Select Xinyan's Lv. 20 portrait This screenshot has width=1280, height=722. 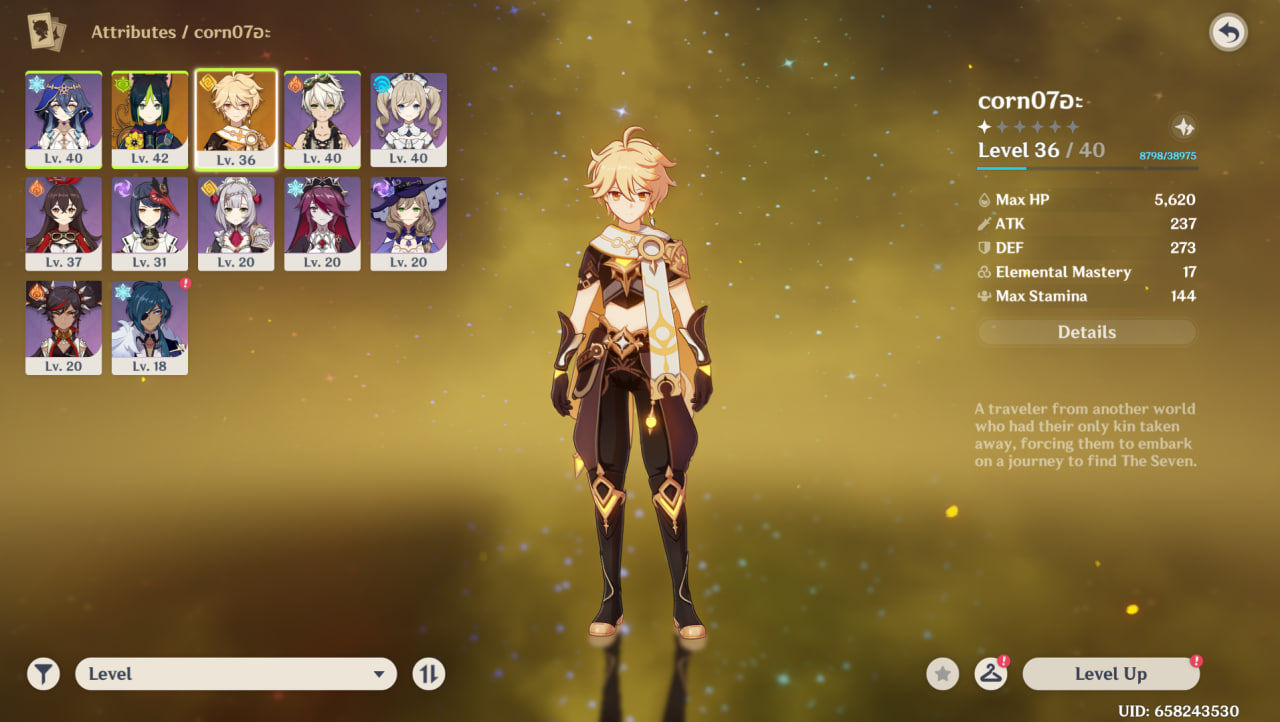(63, 327)
